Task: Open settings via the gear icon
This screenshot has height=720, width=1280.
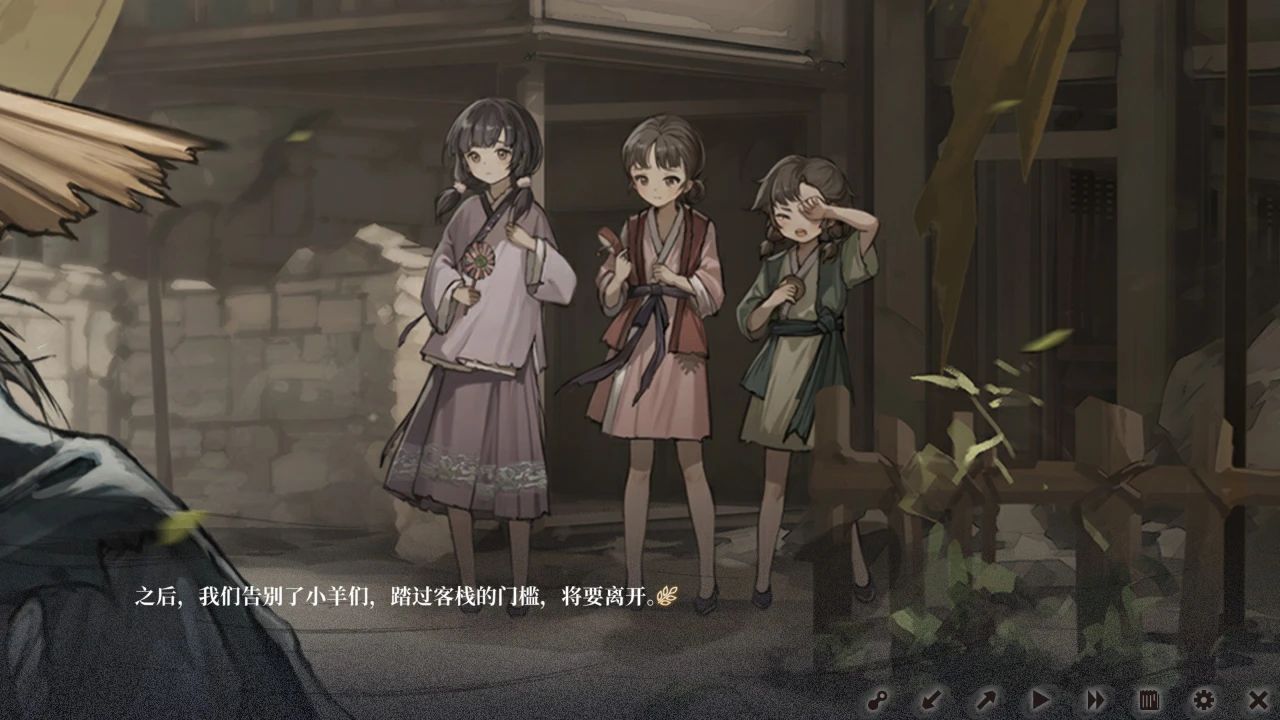Action: point(1203,700)
